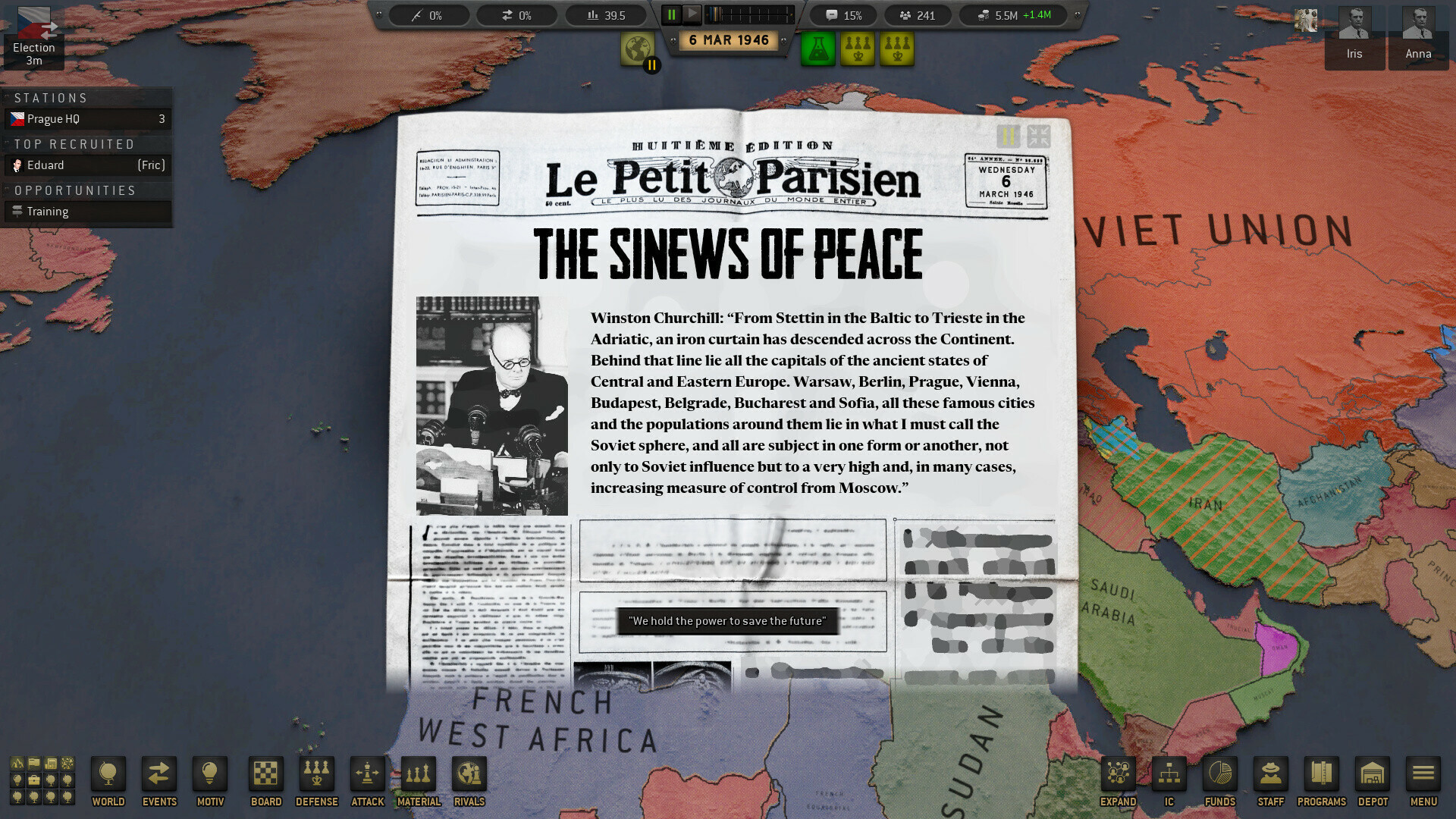Click 'We hold the power to save the future'
This screenshot has height=819, width=1456.
click(727, 620)
